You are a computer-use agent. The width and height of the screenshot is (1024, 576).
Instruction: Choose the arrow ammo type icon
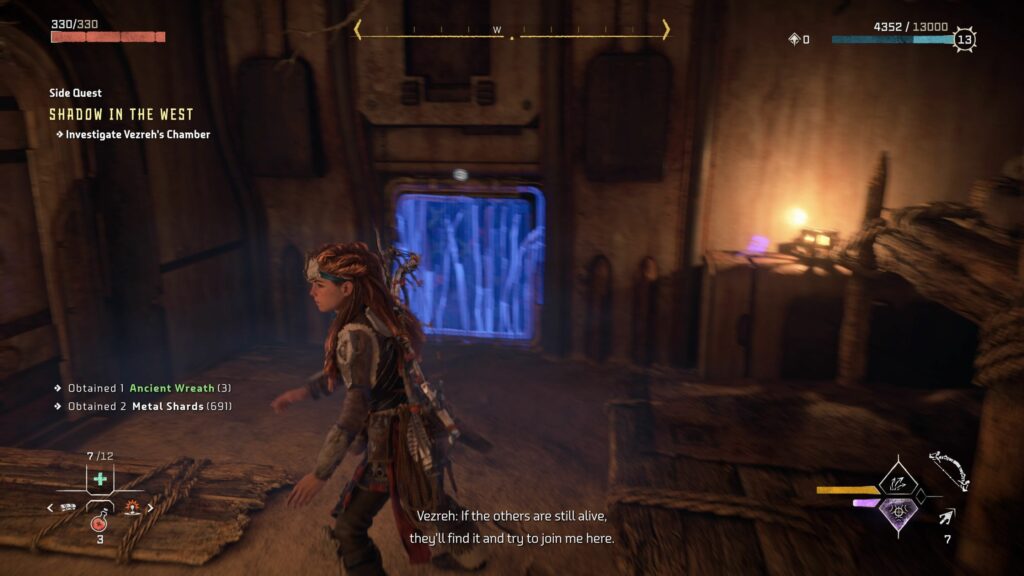pyautogui.click(x=946, y=517)
